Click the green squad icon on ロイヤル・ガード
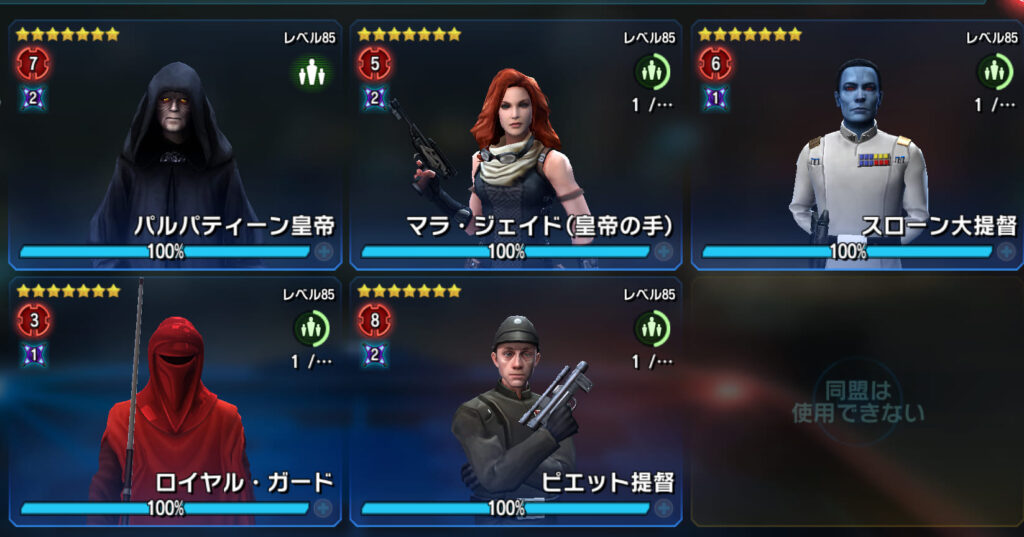 click(x=310, y=328)
